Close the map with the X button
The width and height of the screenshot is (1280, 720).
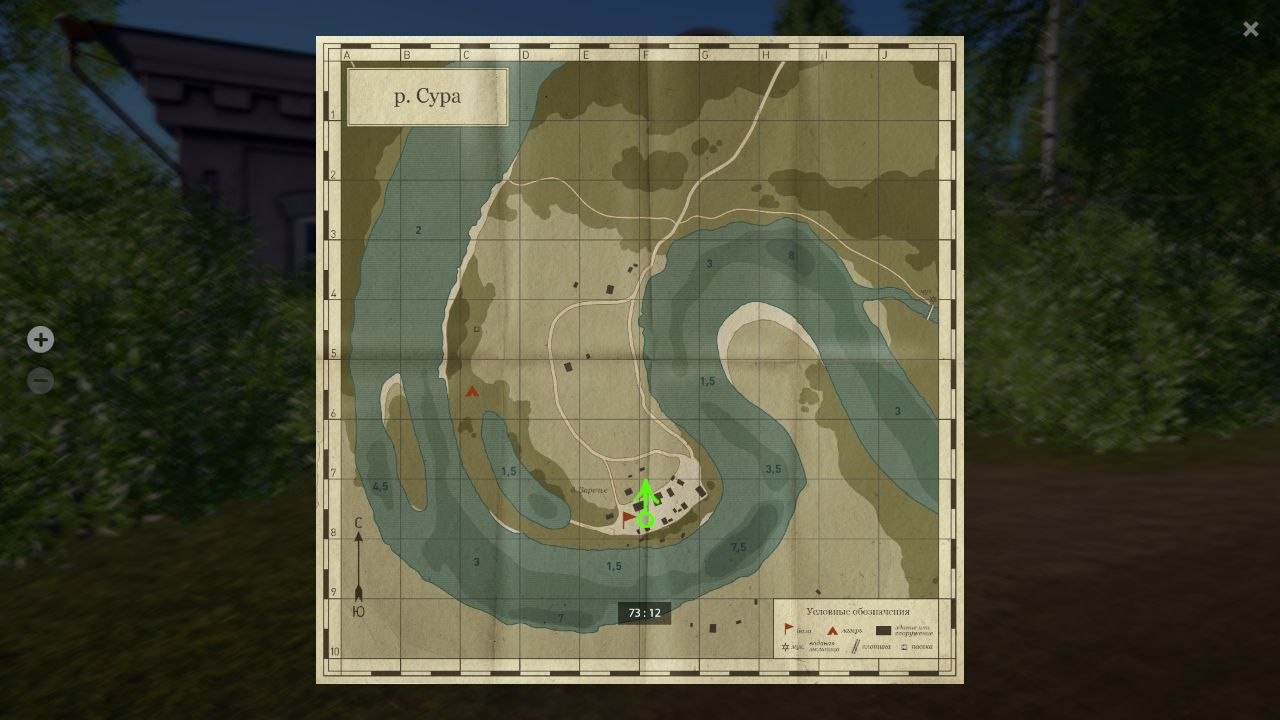(x=1250, y=28)
